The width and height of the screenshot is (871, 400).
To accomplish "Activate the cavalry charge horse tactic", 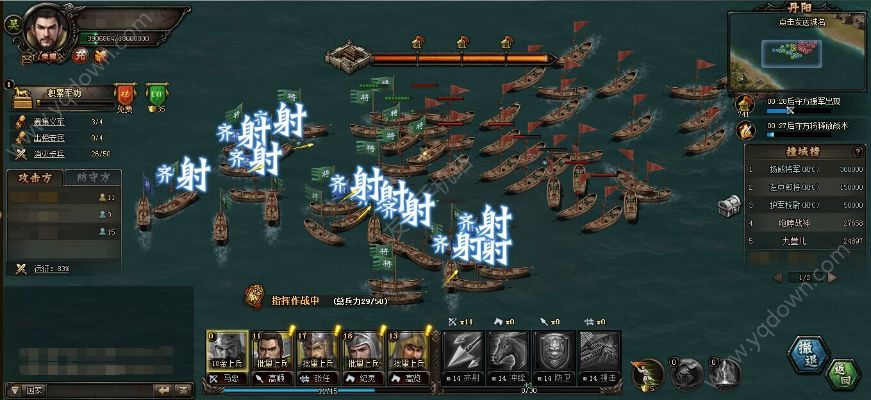I will click(508, 352).
